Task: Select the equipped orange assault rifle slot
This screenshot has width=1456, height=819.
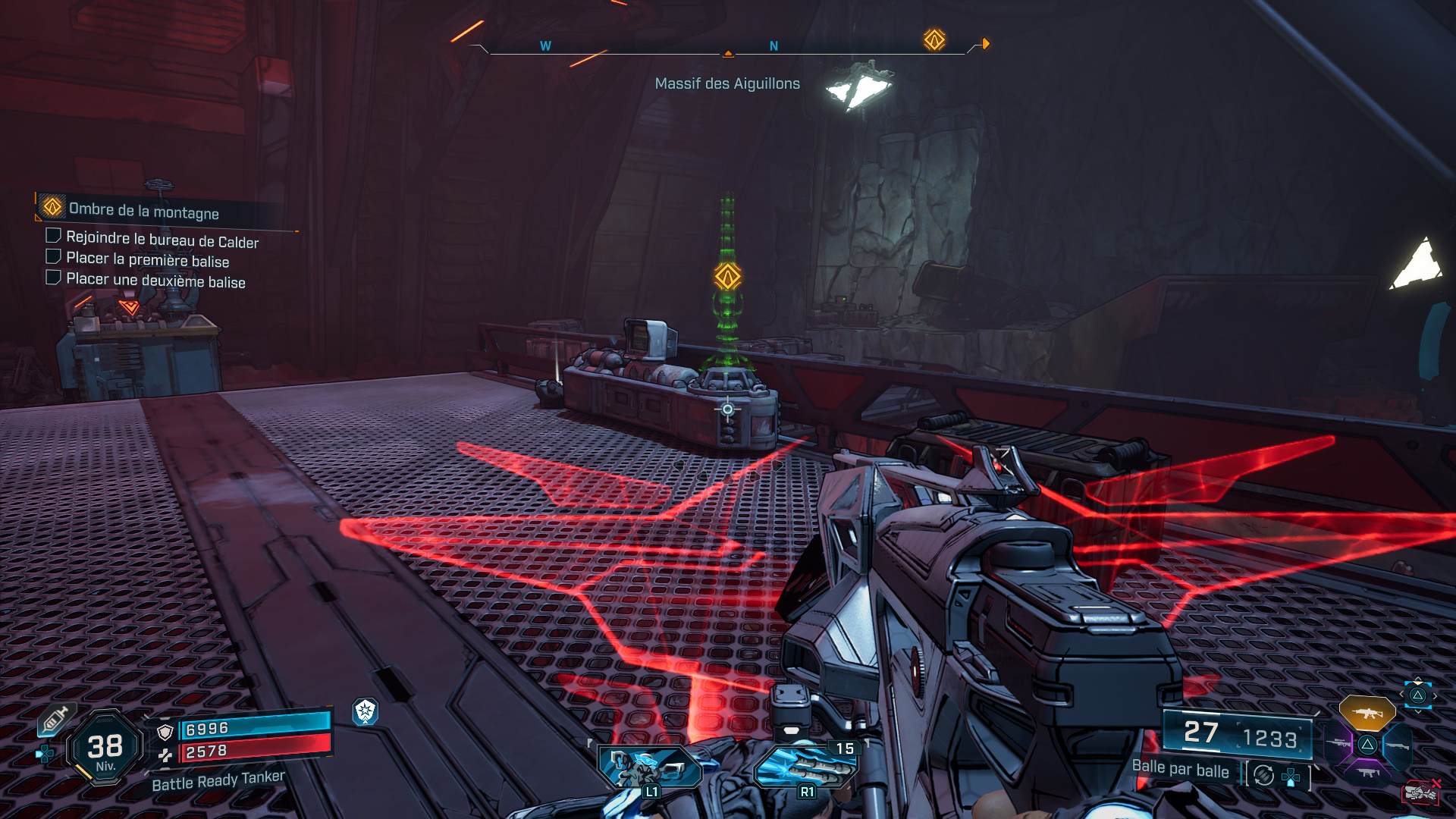Action: pos(1367,713)
